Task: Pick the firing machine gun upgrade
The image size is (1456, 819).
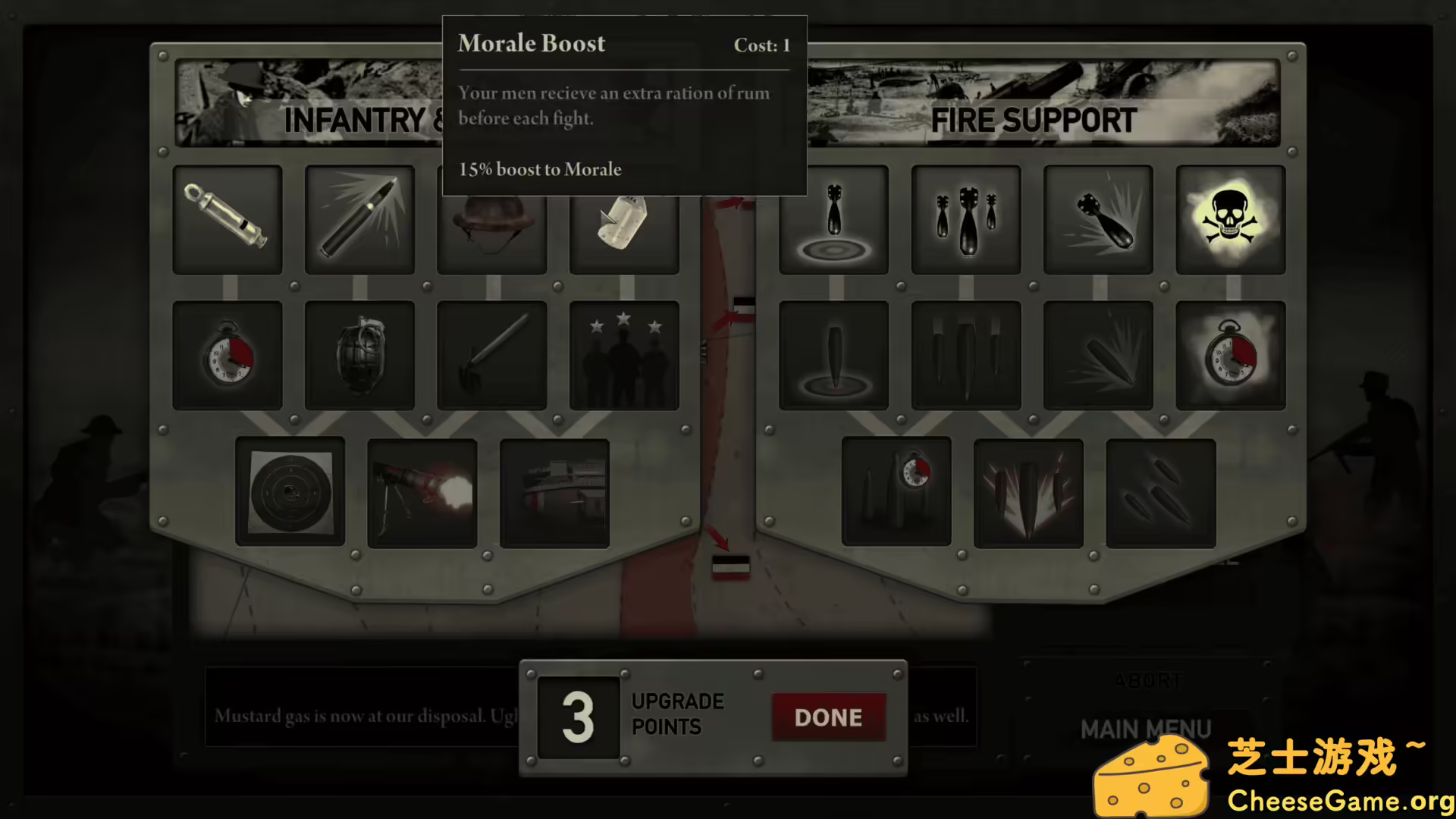Action: point(422,493)
